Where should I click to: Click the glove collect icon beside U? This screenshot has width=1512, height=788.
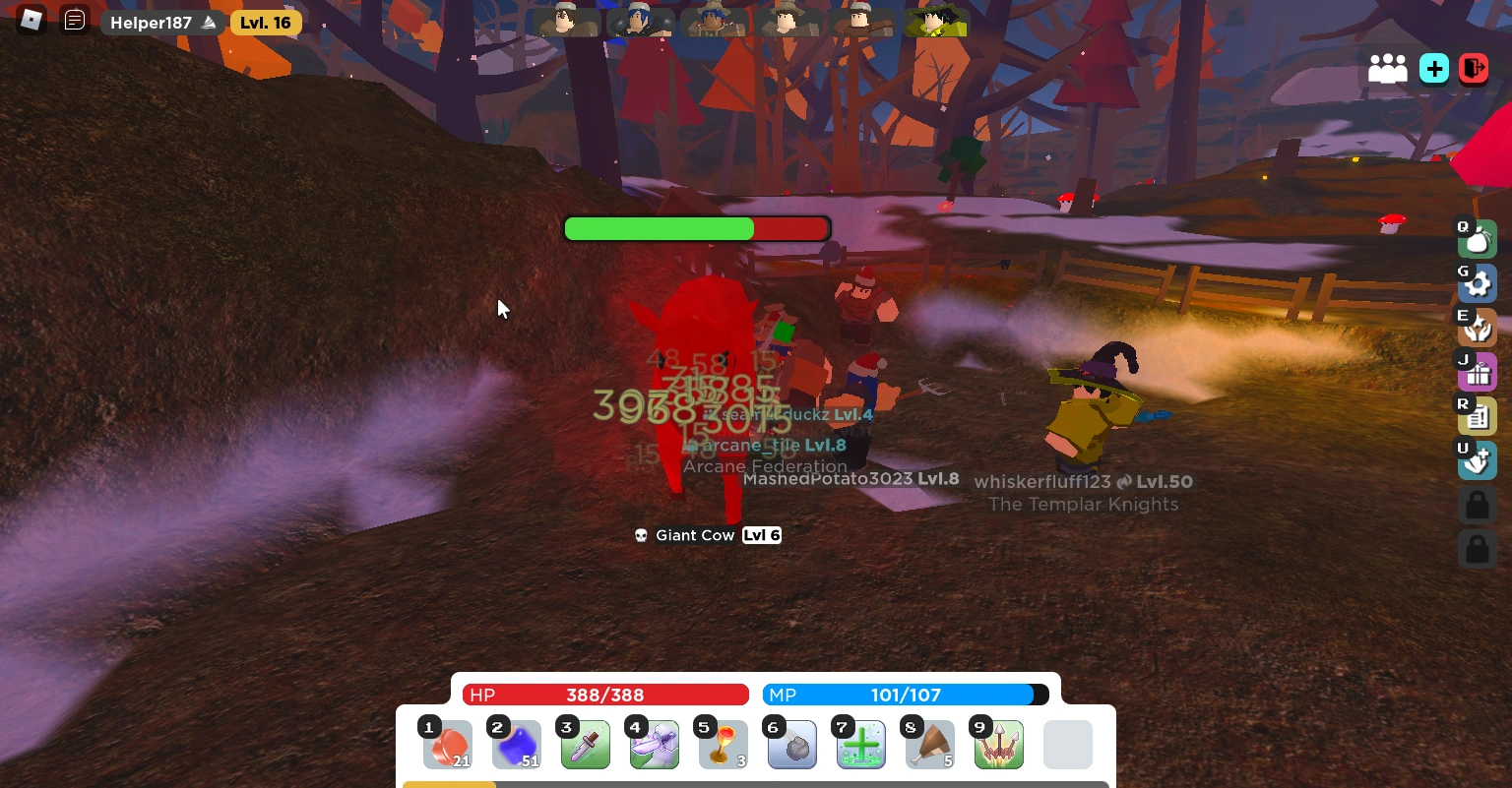pos(1478,460)
